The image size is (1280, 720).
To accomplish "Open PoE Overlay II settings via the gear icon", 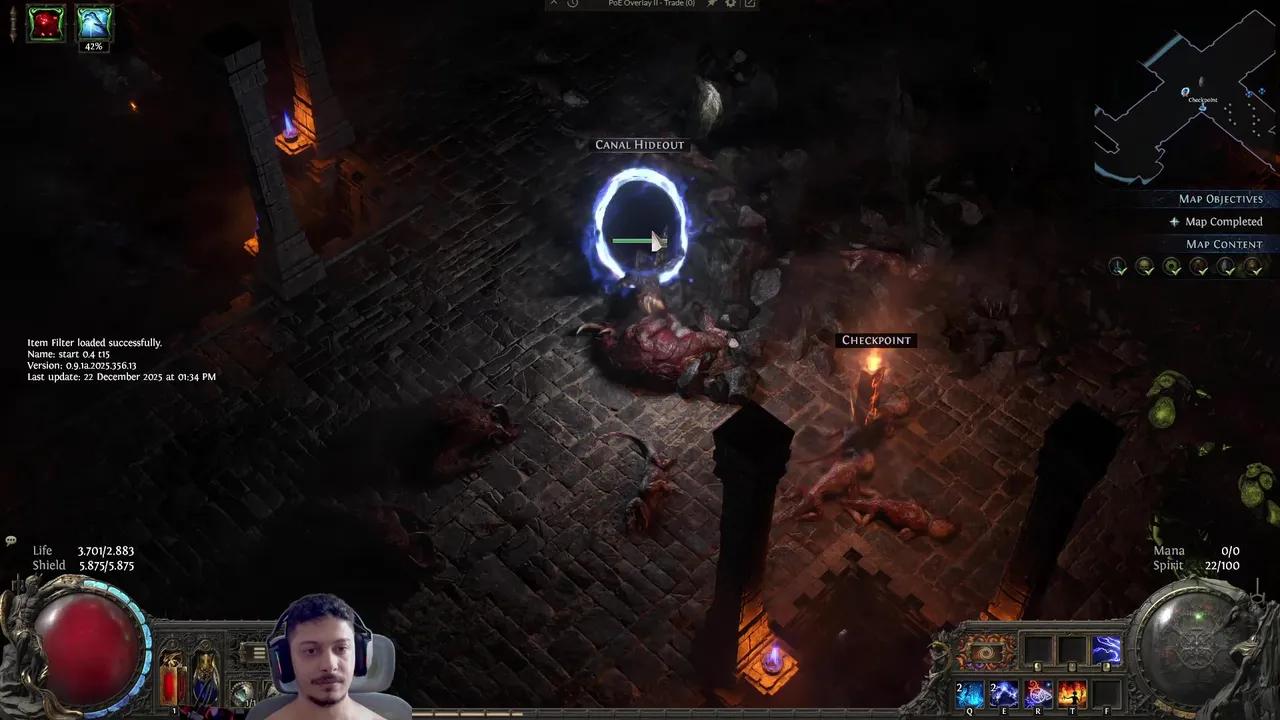I will (x=731, y=4).
